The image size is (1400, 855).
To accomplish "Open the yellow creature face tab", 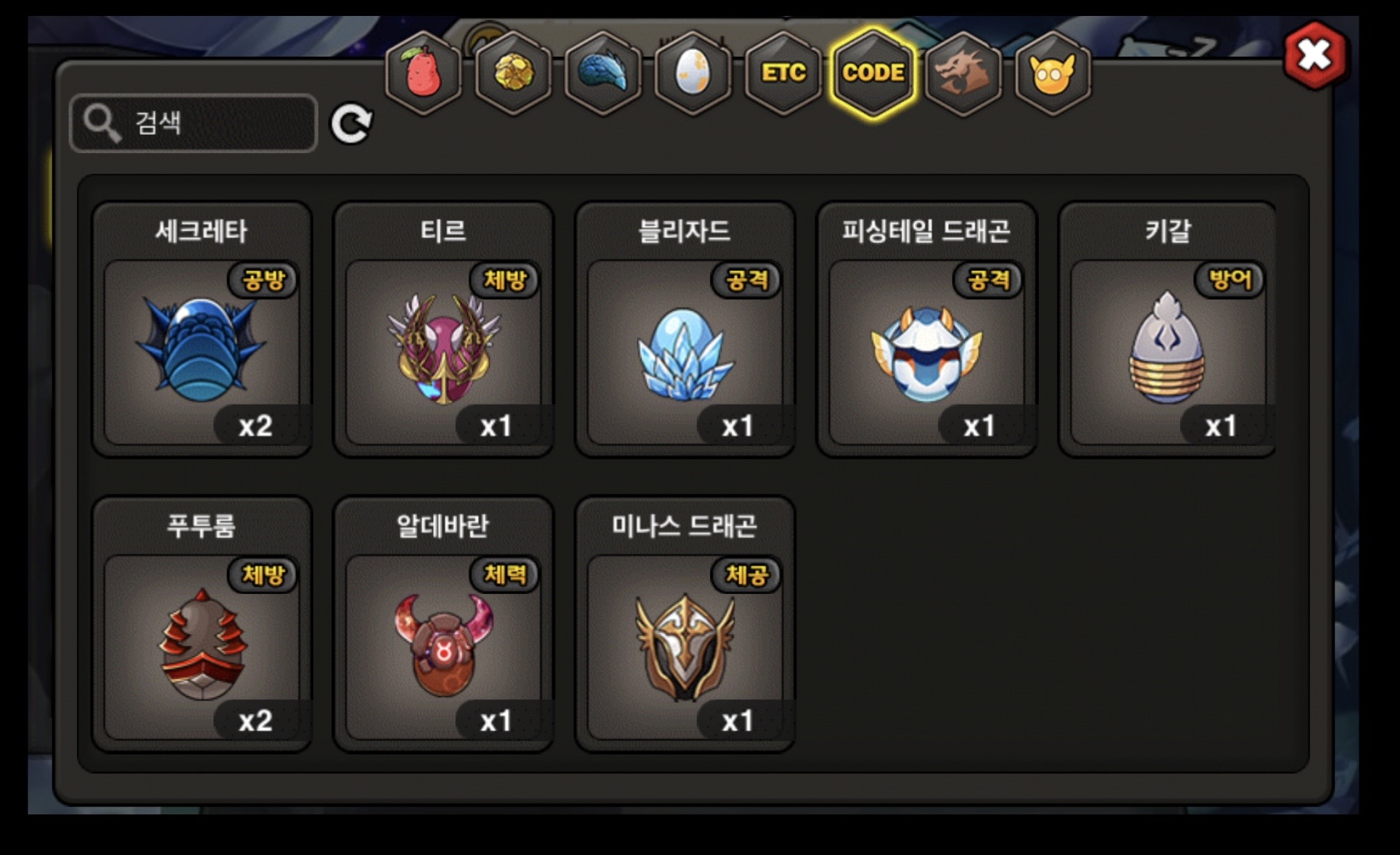I will coord(1053,73).
